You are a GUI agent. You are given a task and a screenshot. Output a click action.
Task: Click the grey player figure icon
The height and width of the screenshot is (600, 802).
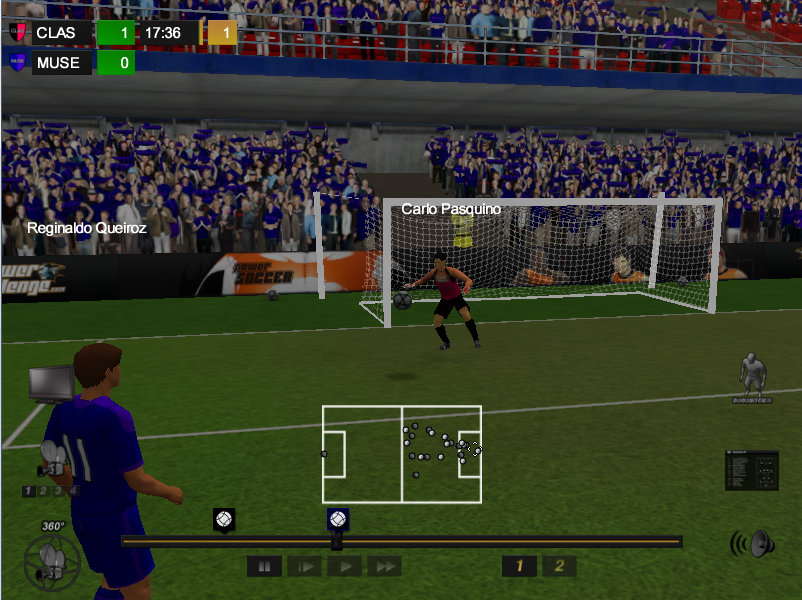coord(752,377)
